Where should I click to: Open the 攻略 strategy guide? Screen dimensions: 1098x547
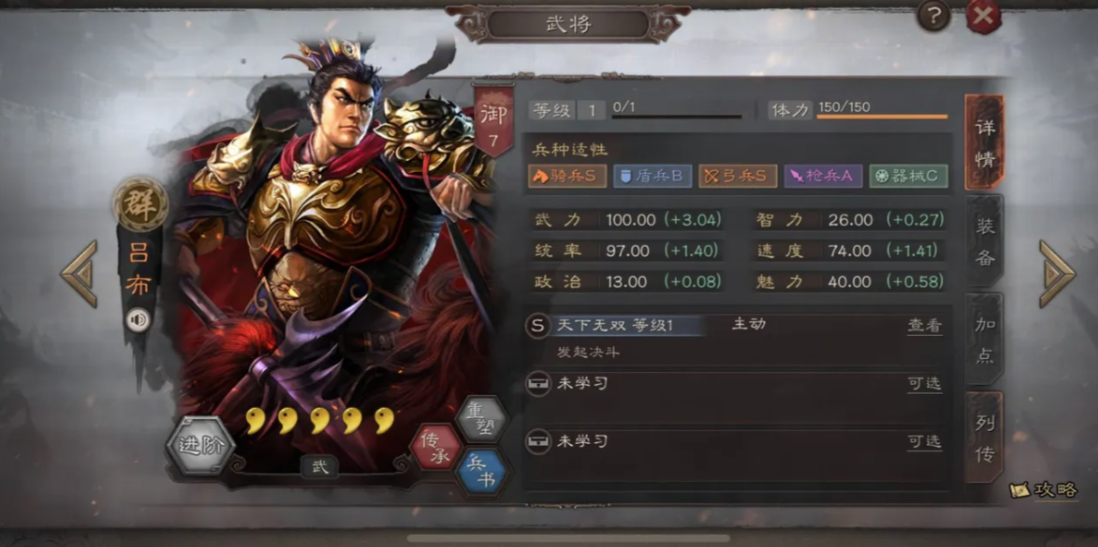click(x=1045, y=490)
